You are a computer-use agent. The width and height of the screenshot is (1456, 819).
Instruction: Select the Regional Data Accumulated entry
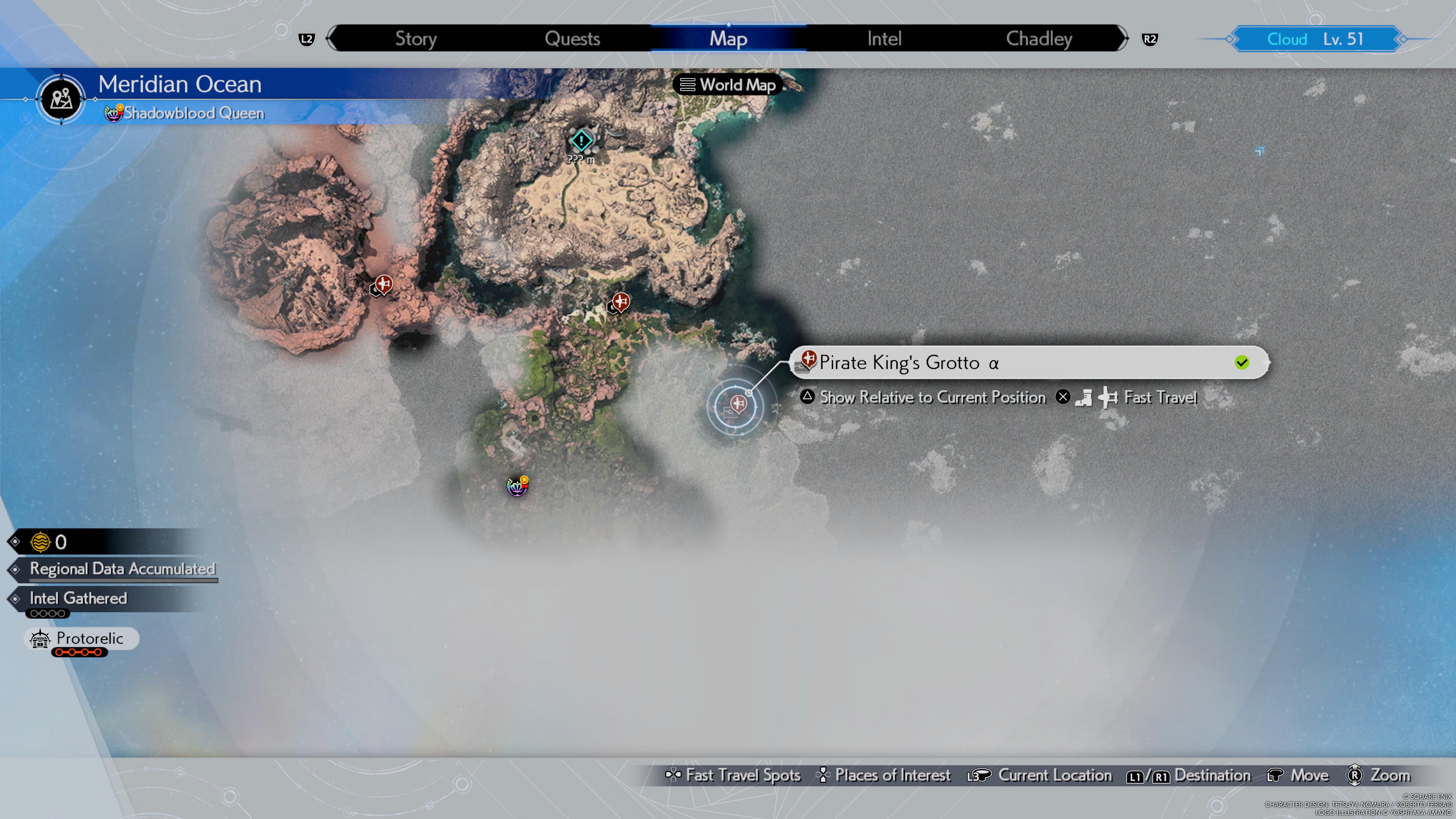[x=122, y=569]
